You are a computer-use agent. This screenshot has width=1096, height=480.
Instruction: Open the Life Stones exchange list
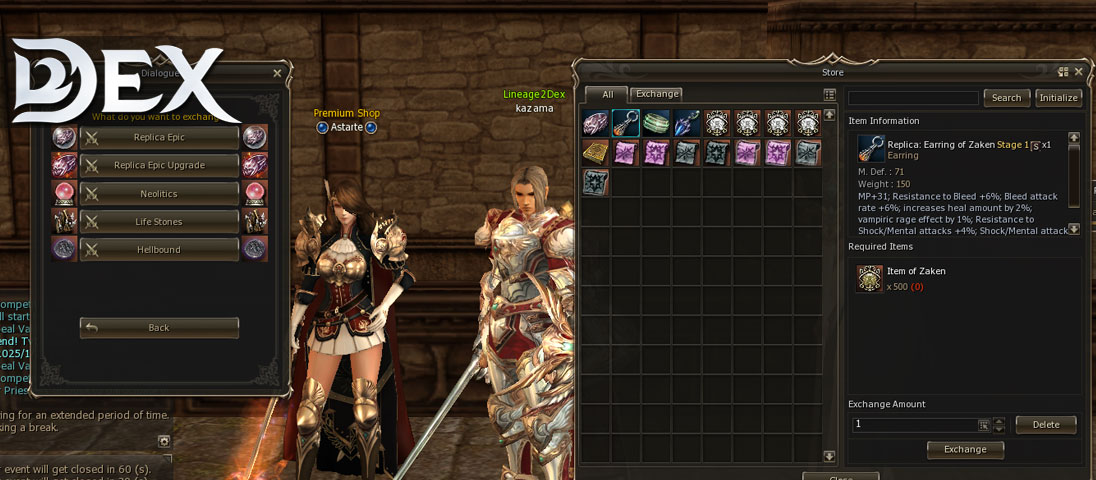pyautogui.click(x=159, y=221)
